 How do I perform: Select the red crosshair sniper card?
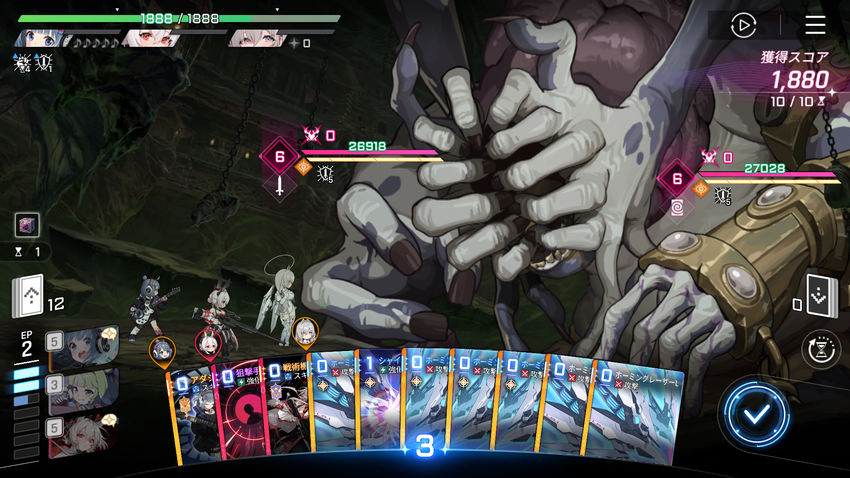pyautogui.click(x=237, y=410)
